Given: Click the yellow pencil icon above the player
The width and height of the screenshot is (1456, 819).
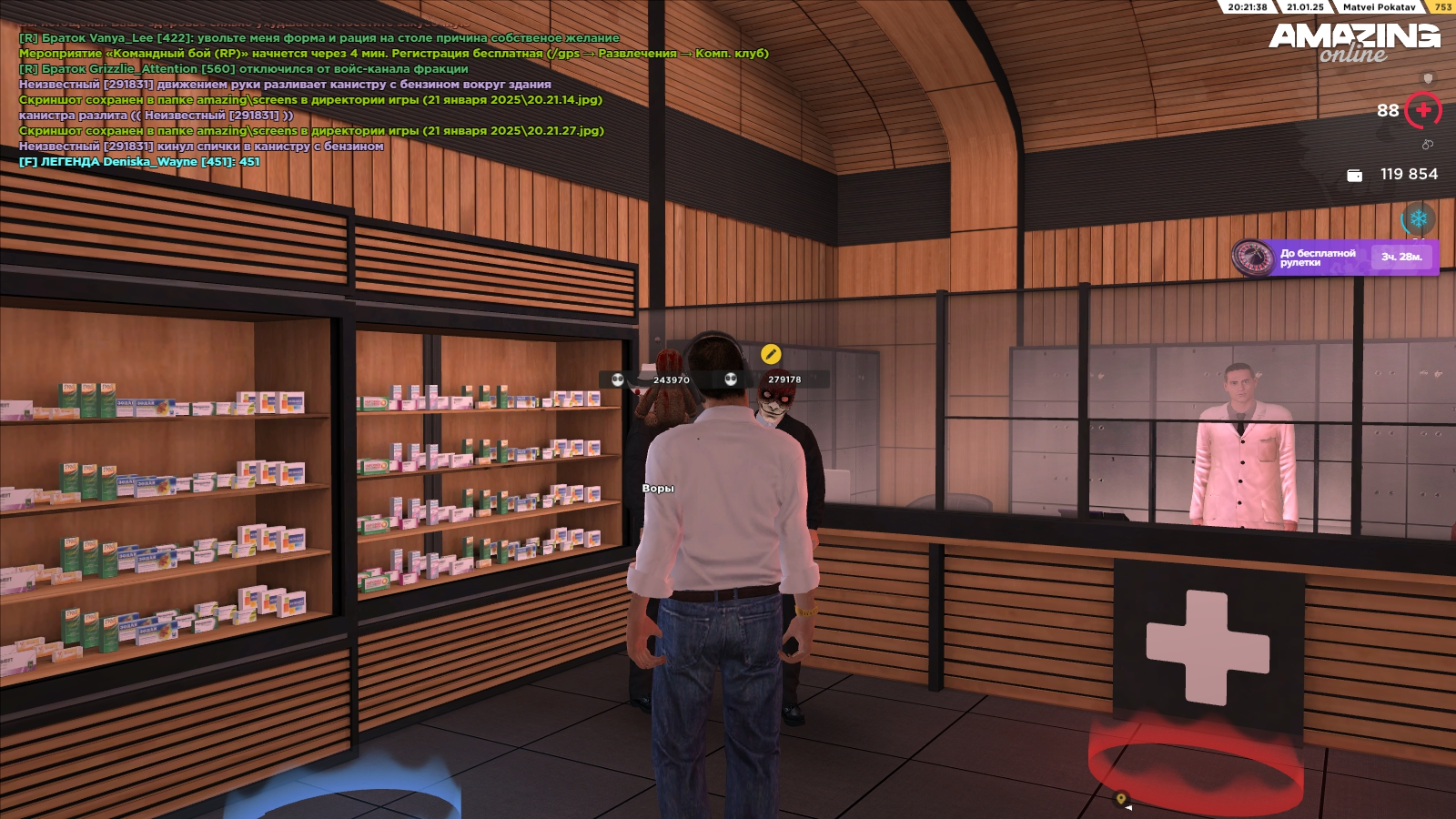Looking at the screenshot, I should point(771,354).
